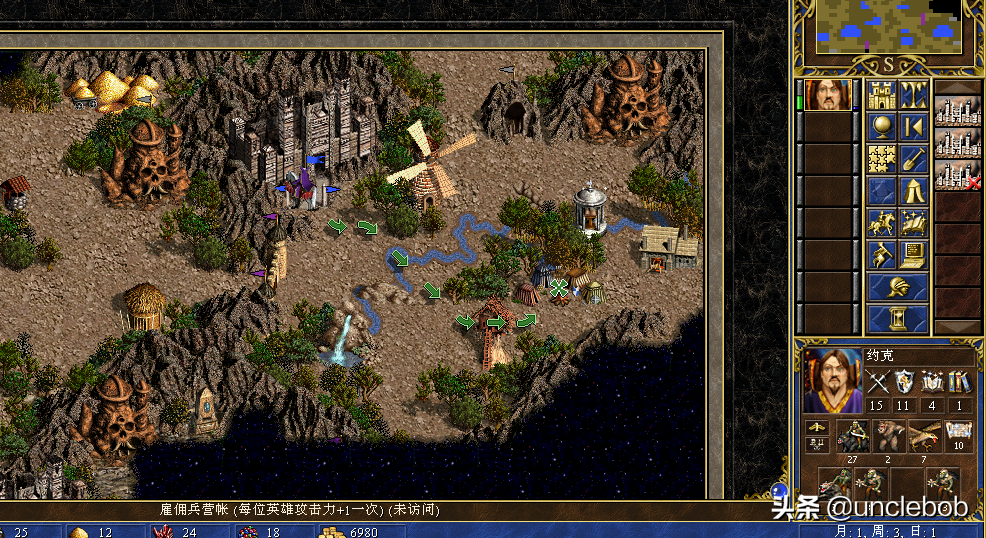The image size is (986, 538).
Task: Select the wolf rider stack with 27 units
Action: pos(853,436)
